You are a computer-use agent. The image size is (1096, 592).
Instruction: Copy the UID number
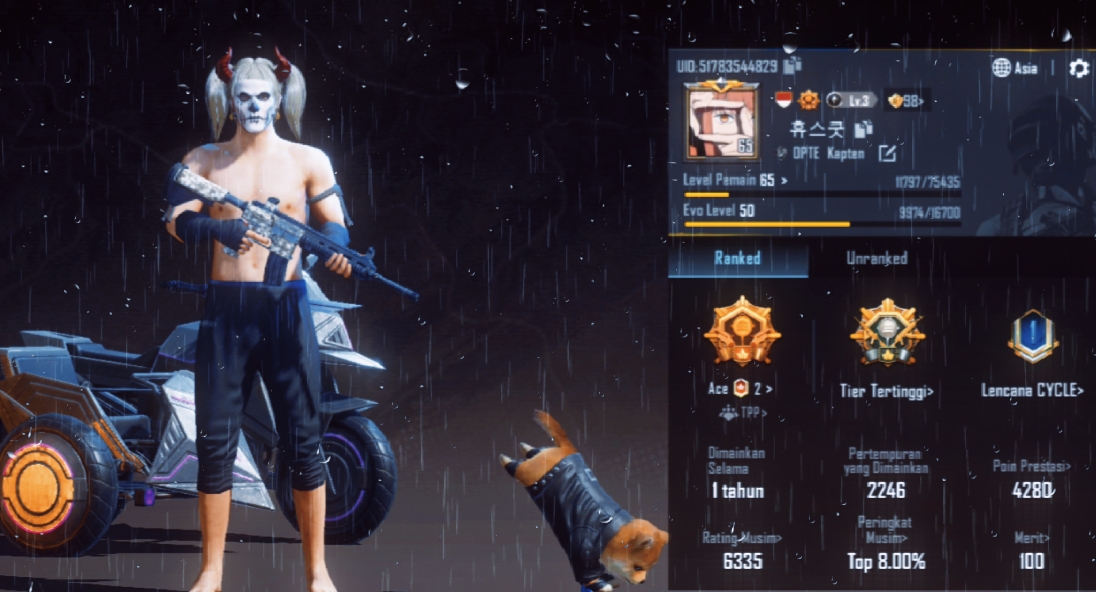[x=792, y=66]
